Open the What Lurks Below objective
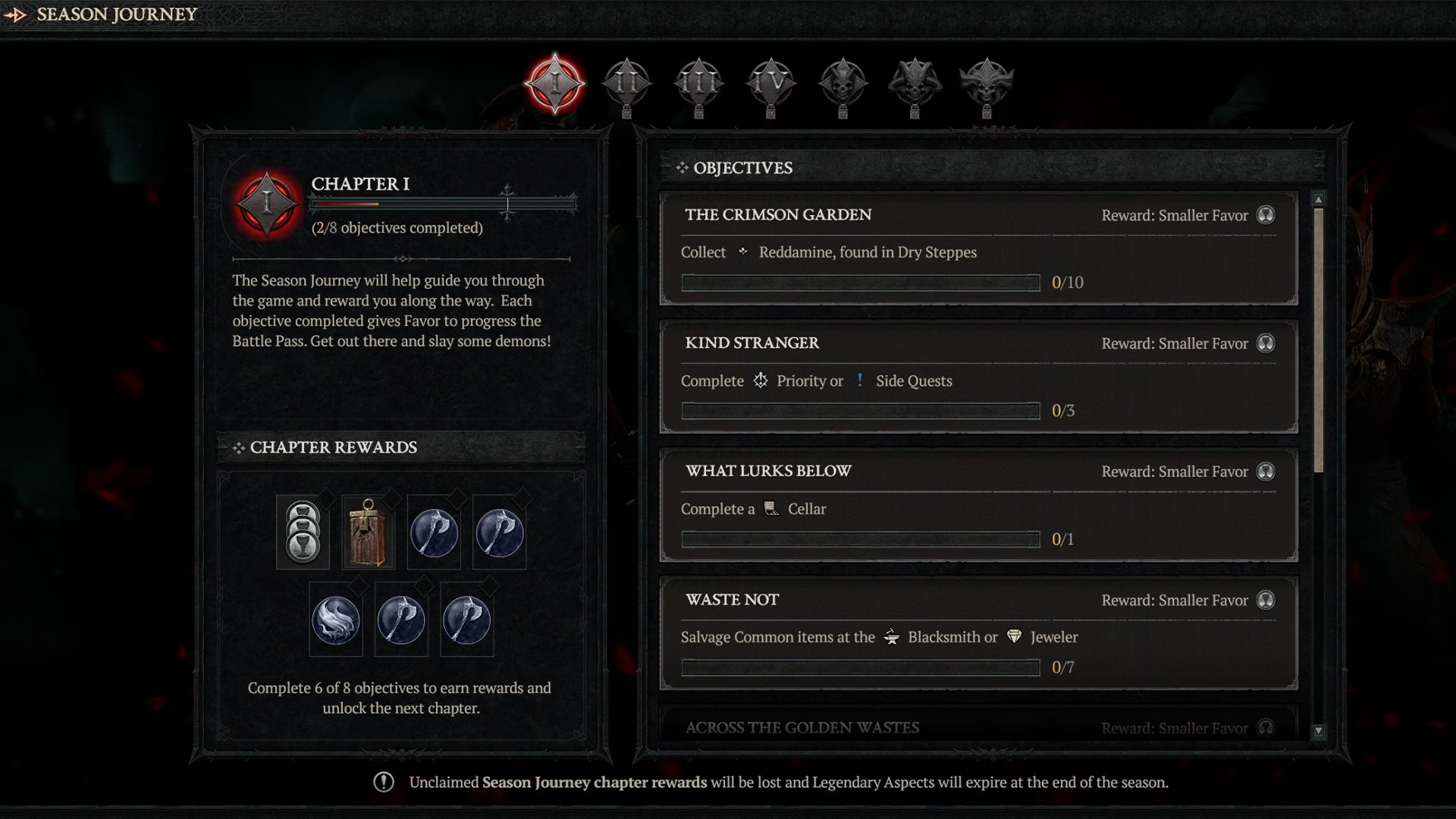This screenshot has width=1456, height=819. (978, 505)
